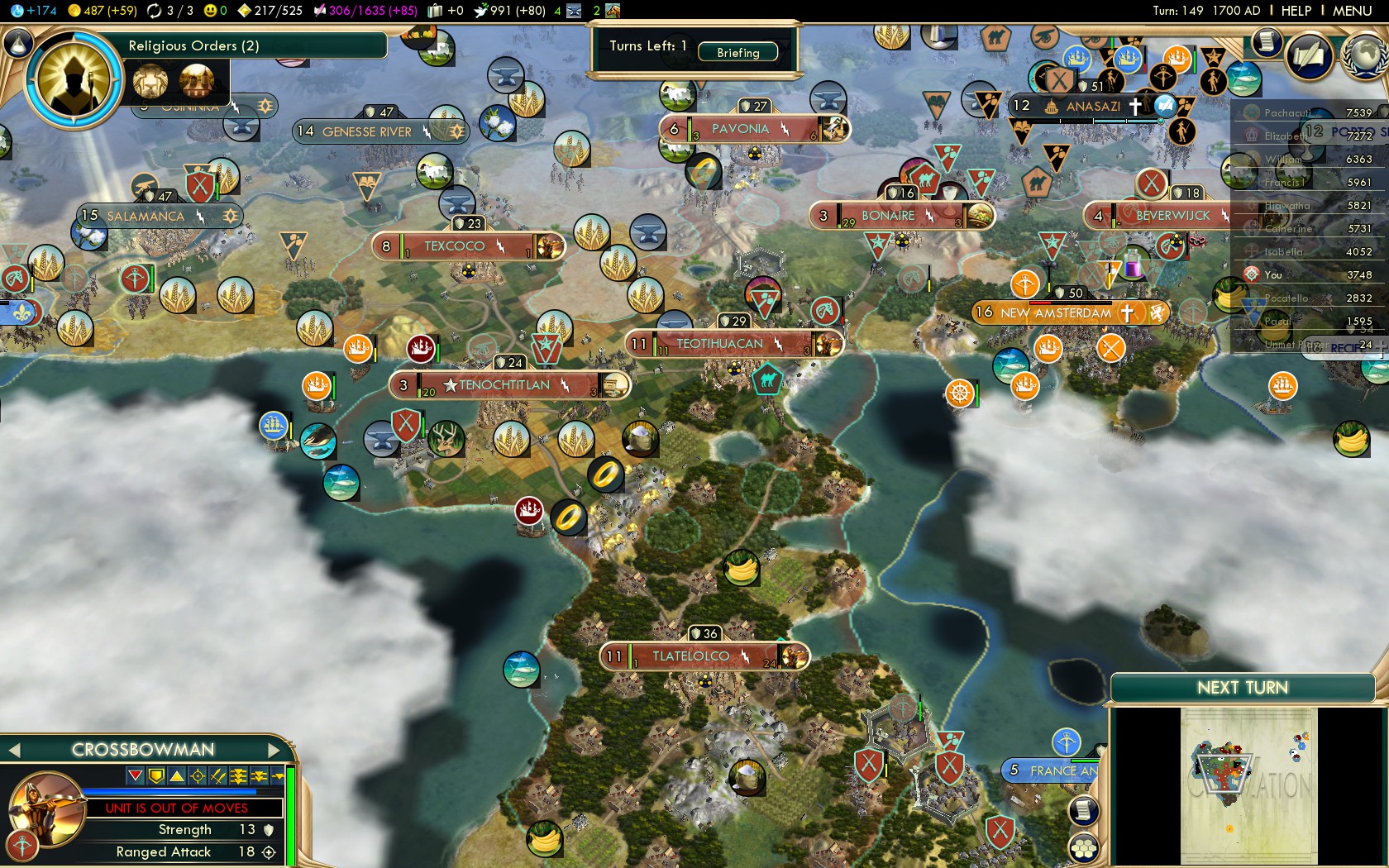Click the world minimap
Viewport: 1389px width, 868px height.
coord(1248,785)
